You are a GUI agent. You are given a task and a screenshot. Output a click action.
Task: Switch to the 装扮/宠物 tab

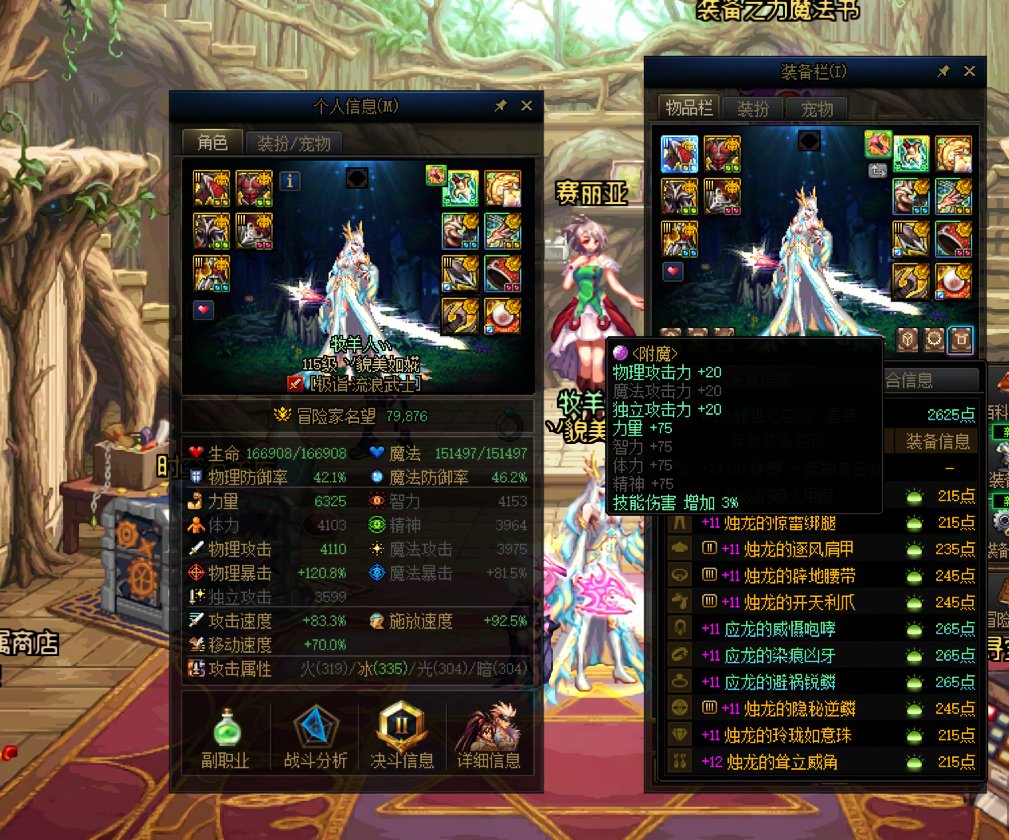tap(294, 143)
